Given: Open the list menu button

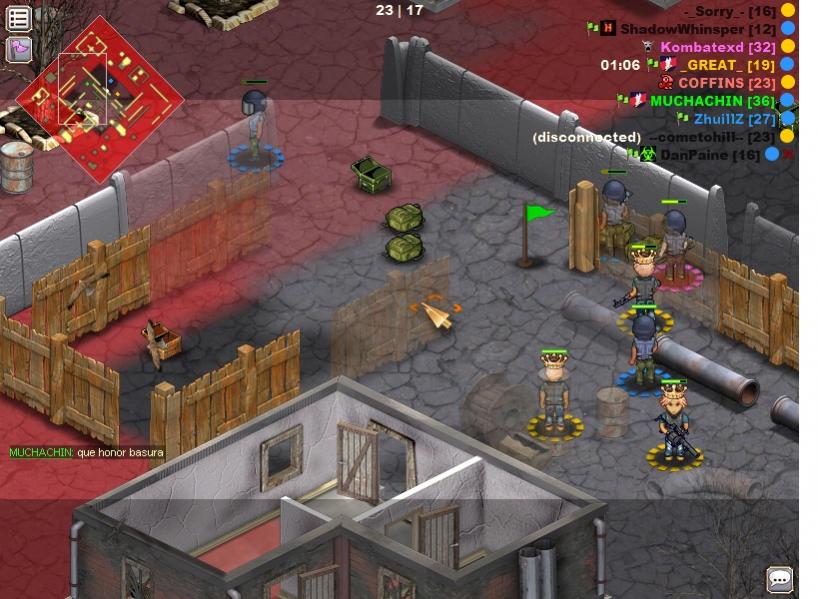Looking at the screenshot, I should [x=18, y=18].
